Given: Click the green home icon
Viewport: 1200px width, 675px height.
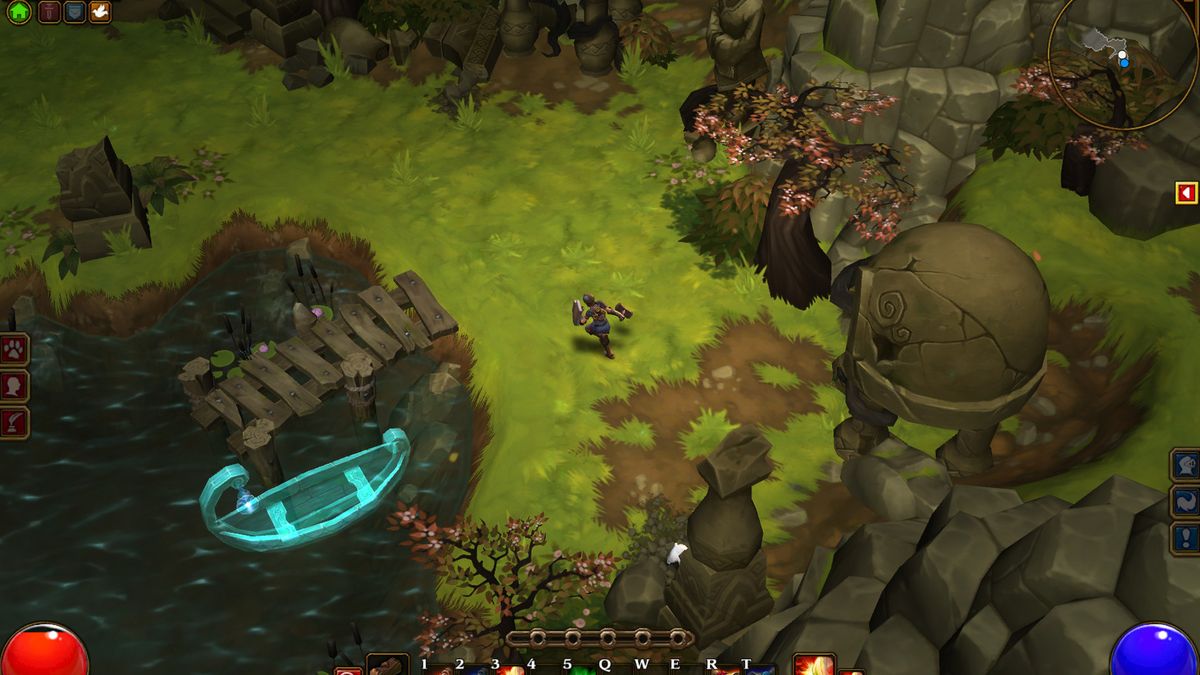Looking at the screenshot, I should (x=18, y=12).
